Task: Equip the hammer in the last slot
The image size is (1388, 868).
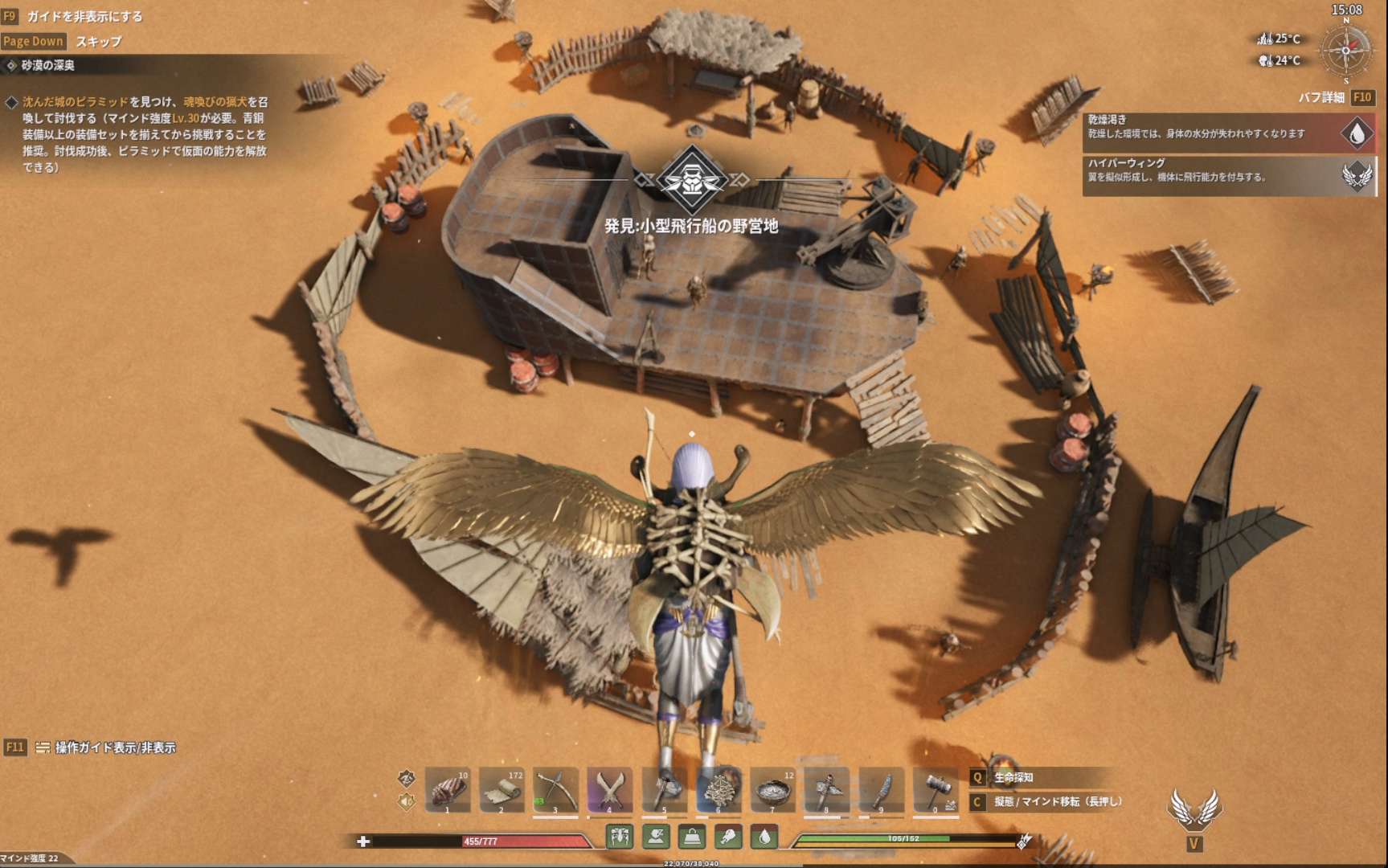Action: (x=935, y=790)
